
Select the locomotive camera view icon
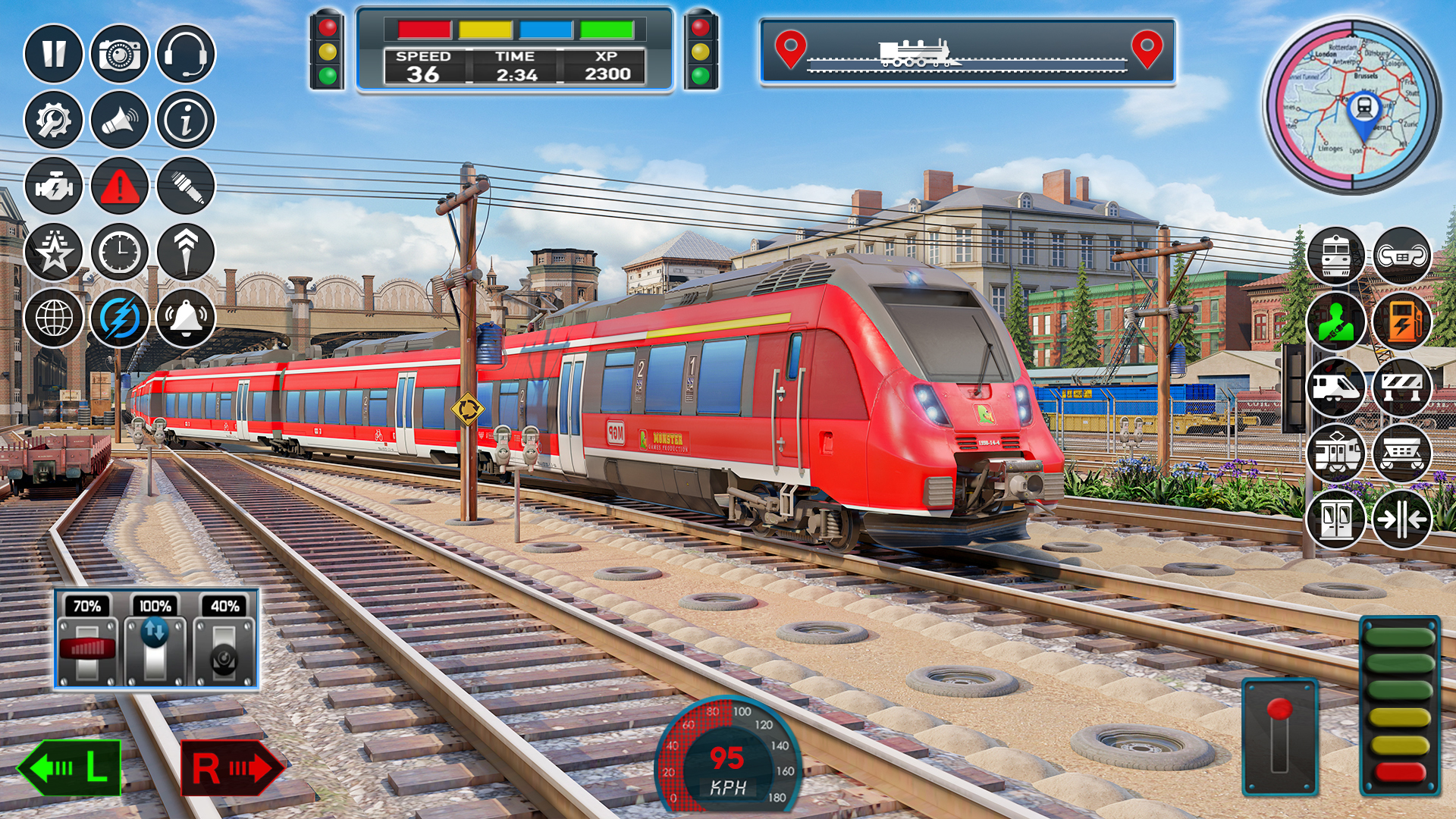click(1337, 253)
